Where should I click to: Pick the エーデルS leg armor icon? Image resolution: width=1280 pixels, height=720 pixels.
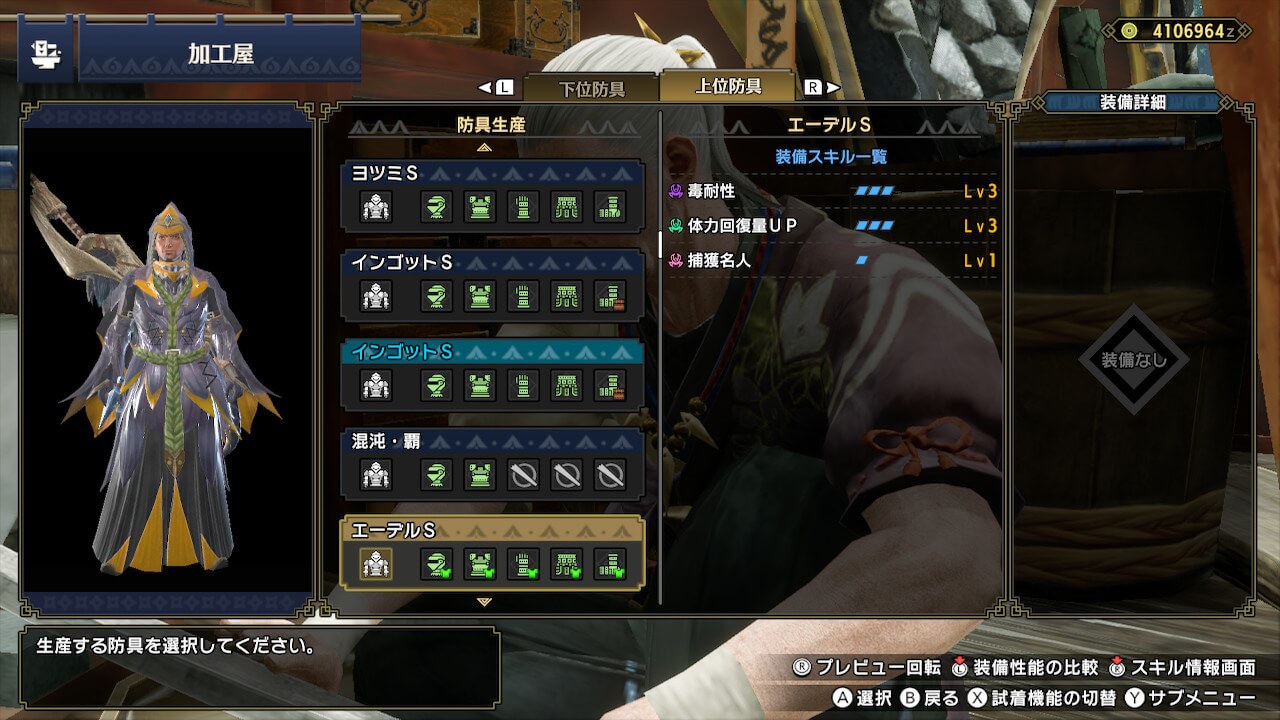(x=610, y=565)
